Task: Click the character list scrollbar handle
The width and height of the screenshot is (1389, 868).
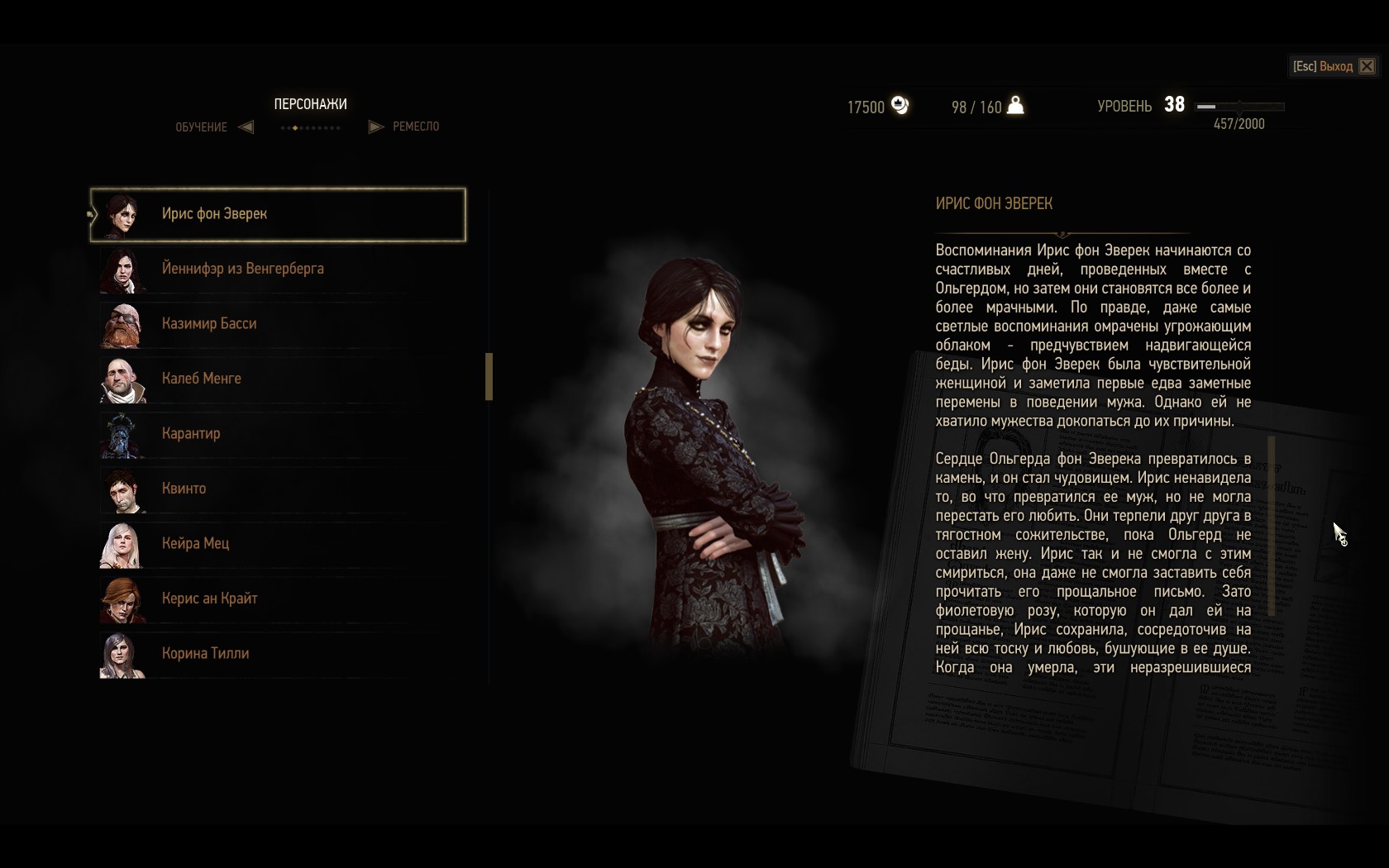Action: tap(489, 377)
